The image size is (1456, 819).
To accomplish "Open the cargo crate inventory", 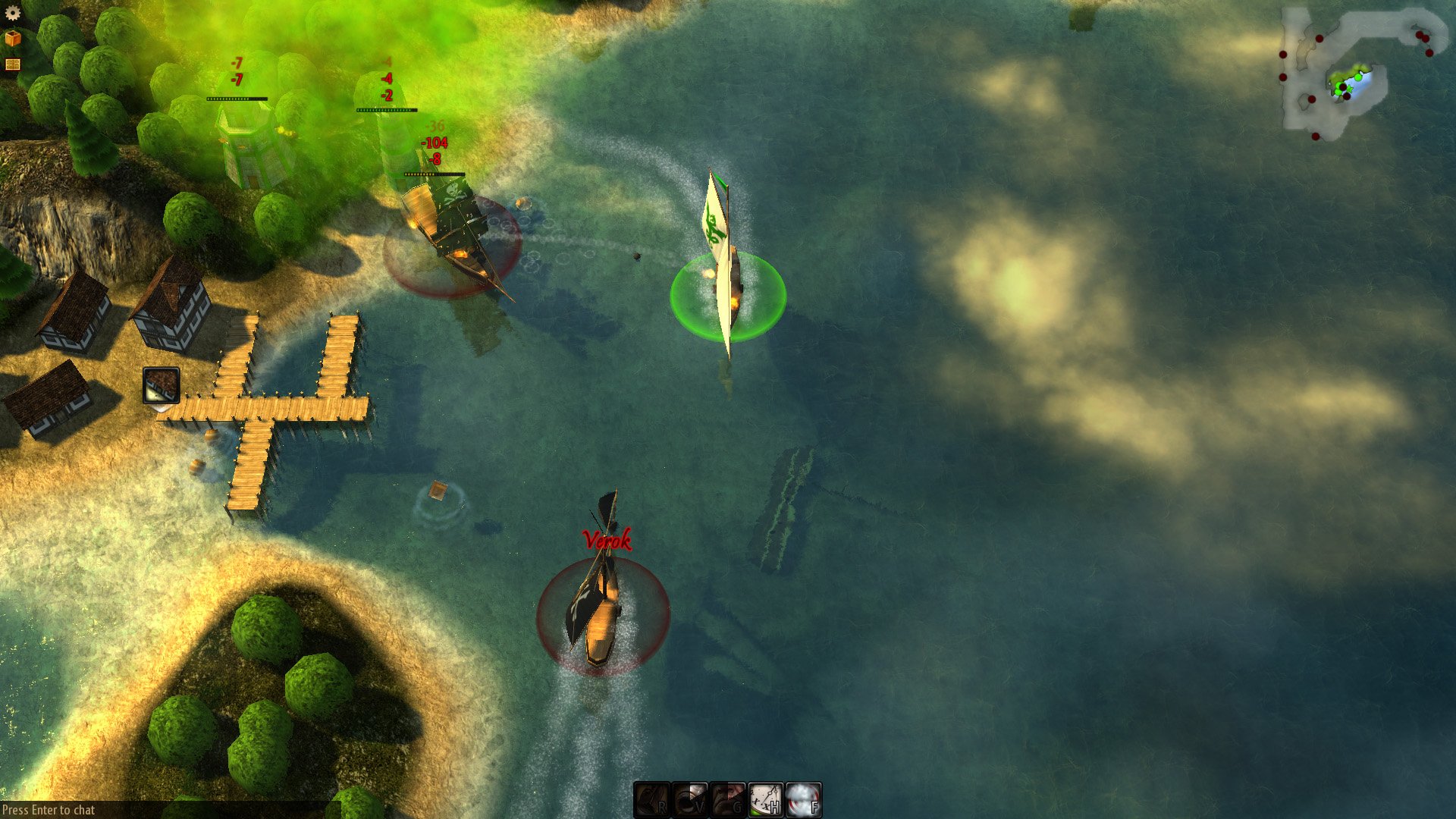I will (13, 38).
